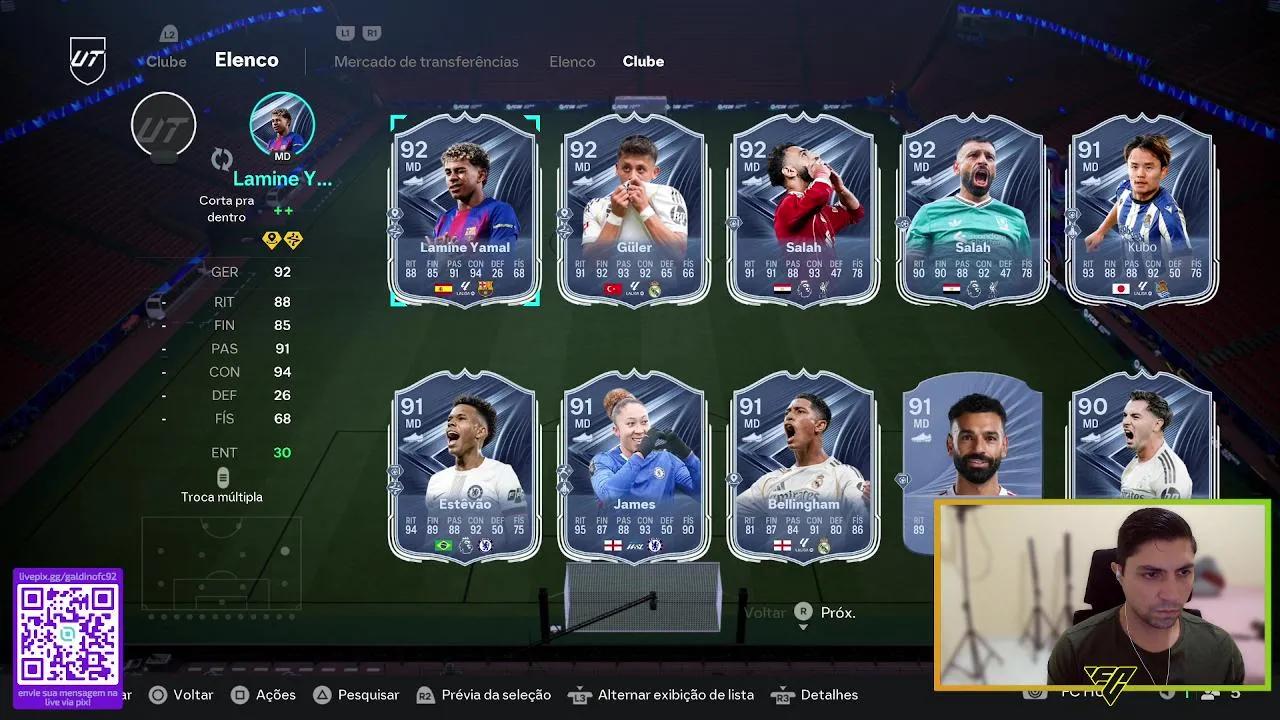Click the UT logo in the top-left corner
Image resolution: width=1280 pixels, height=720 pixels.
[x=85, y=58]
